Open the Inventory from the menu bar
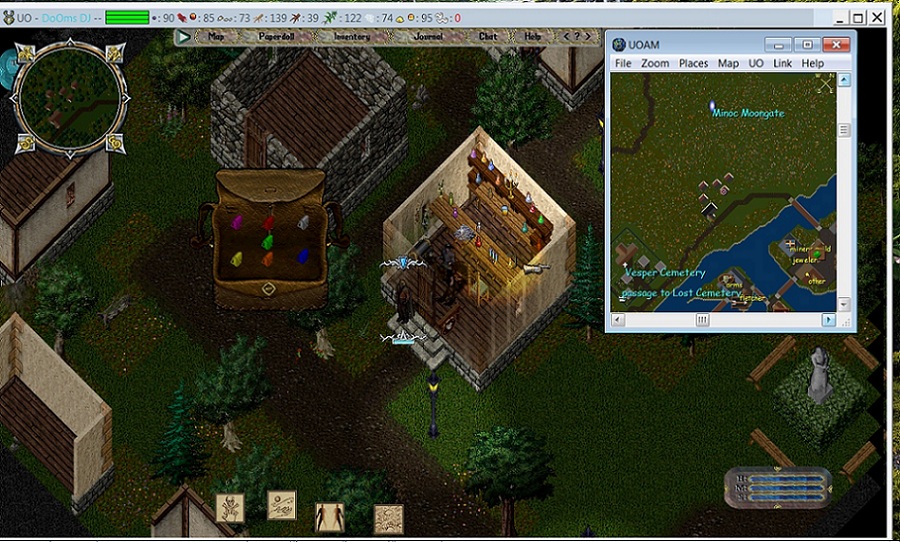 pyautogui.click(x=351, y=37)
